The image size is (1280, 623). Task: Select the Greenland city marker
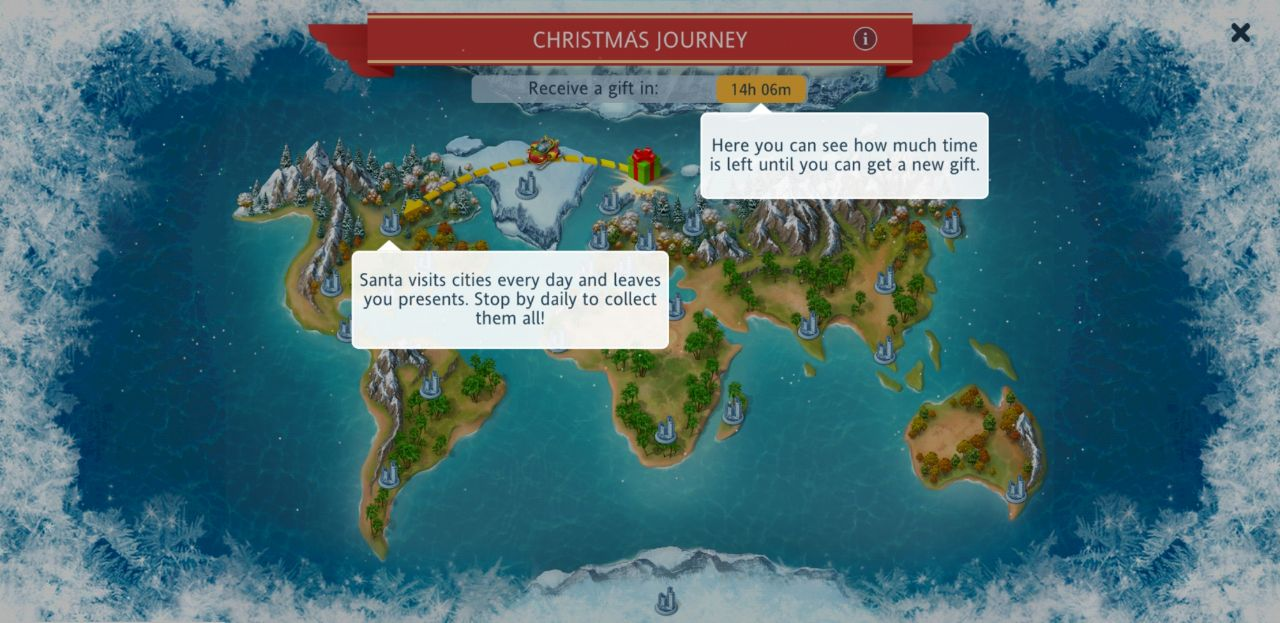coord(526,184)
